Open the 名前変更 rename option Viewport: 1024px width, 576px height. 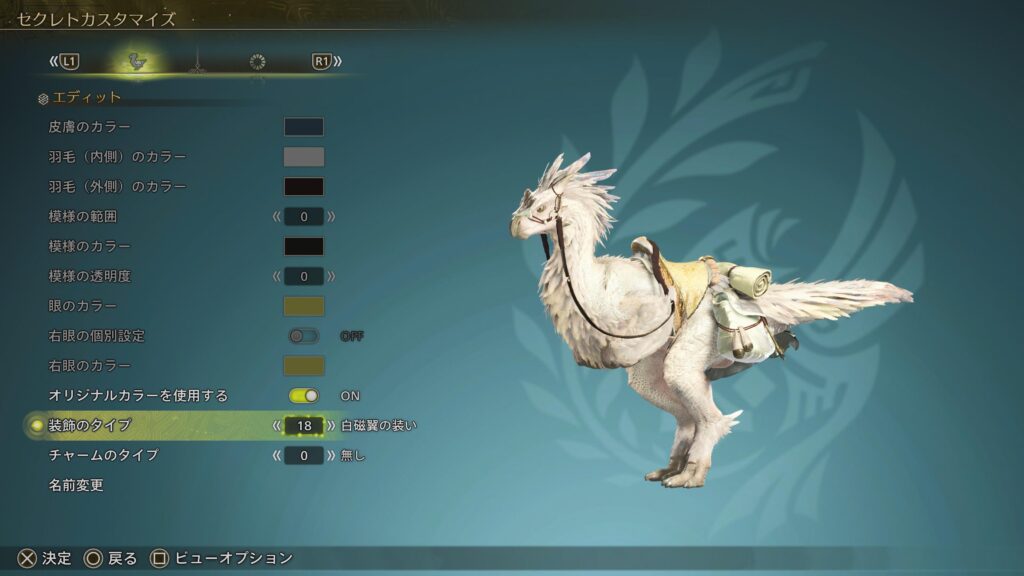76,486
